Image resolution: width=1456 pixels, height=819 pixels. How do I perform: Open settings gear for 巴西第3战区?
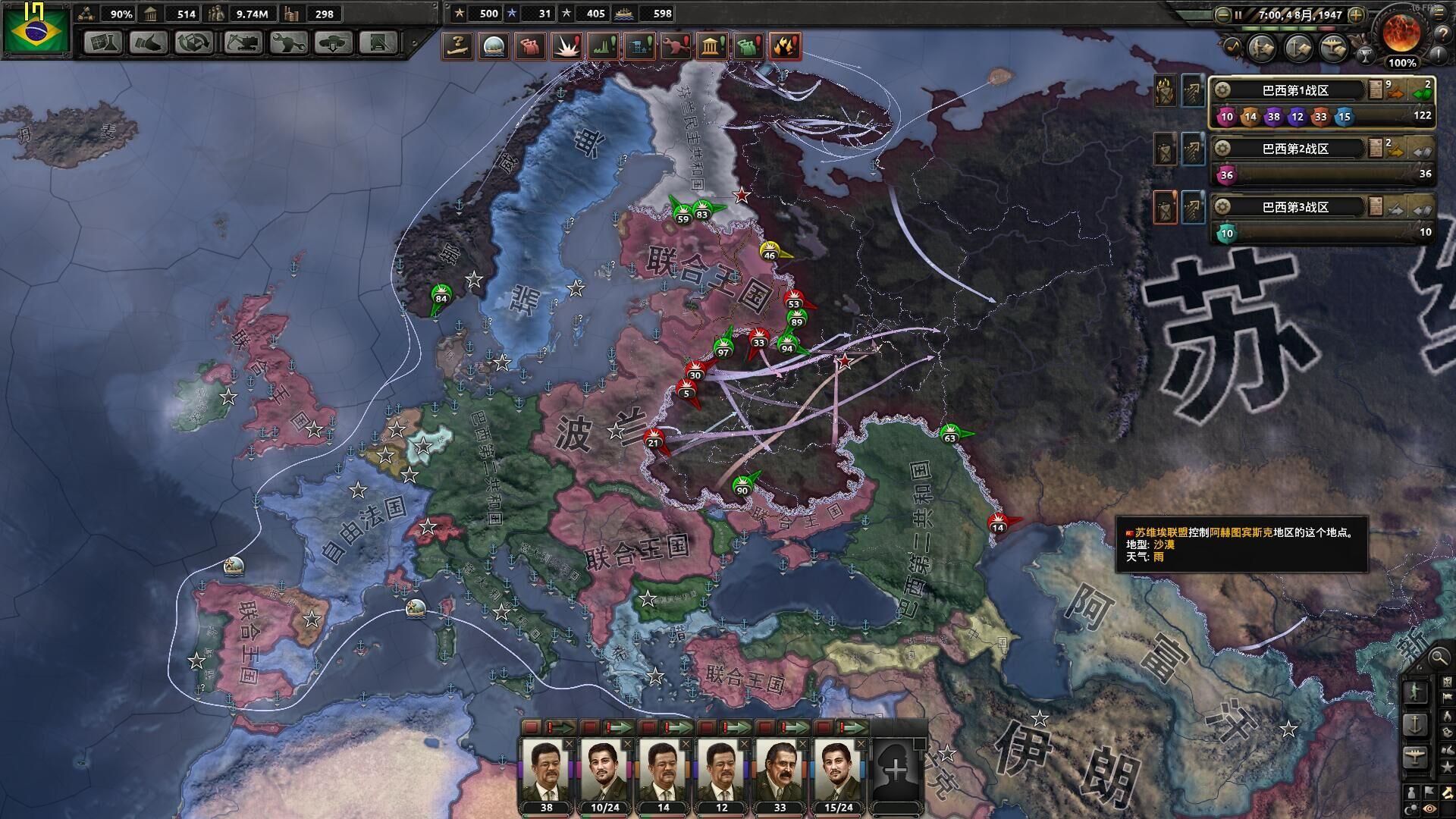pos(1222,207)
